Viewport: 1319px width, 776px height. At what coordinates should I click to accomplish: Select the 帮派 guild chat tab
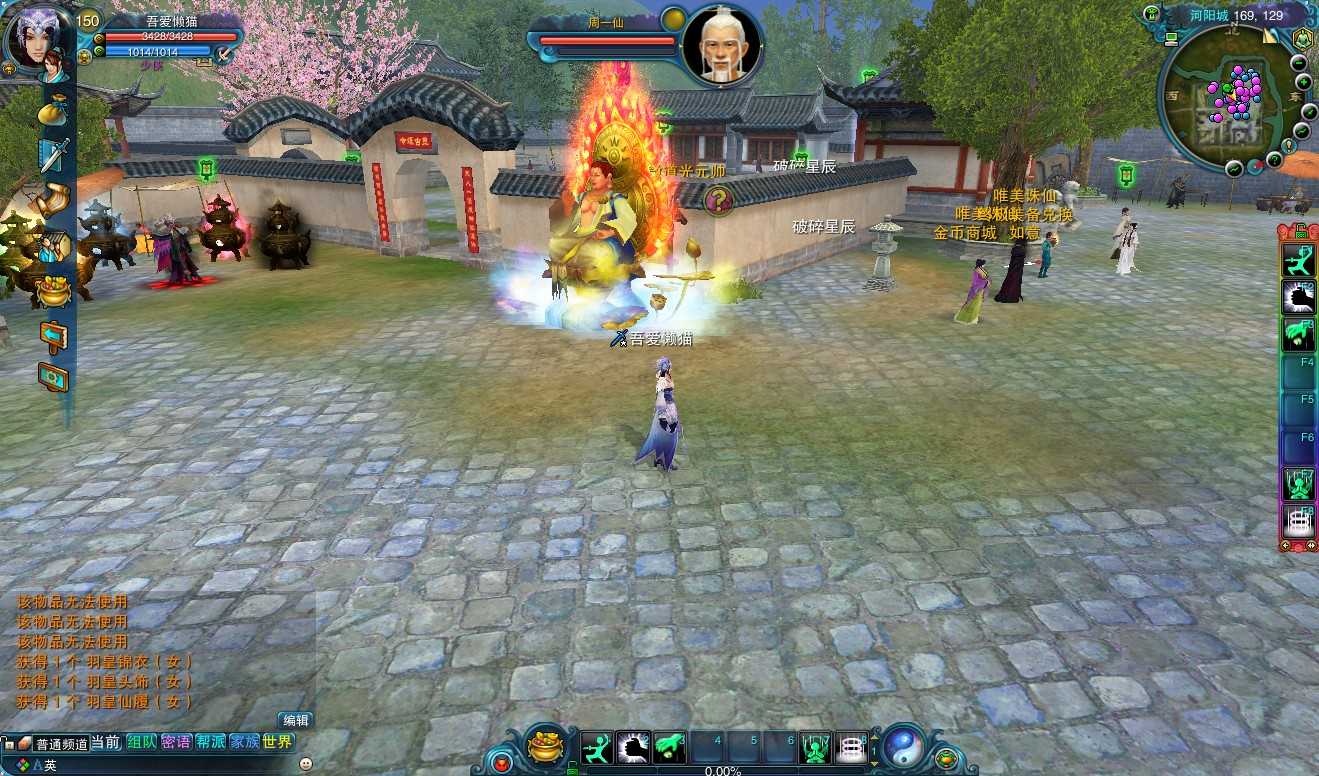(210, 742)
